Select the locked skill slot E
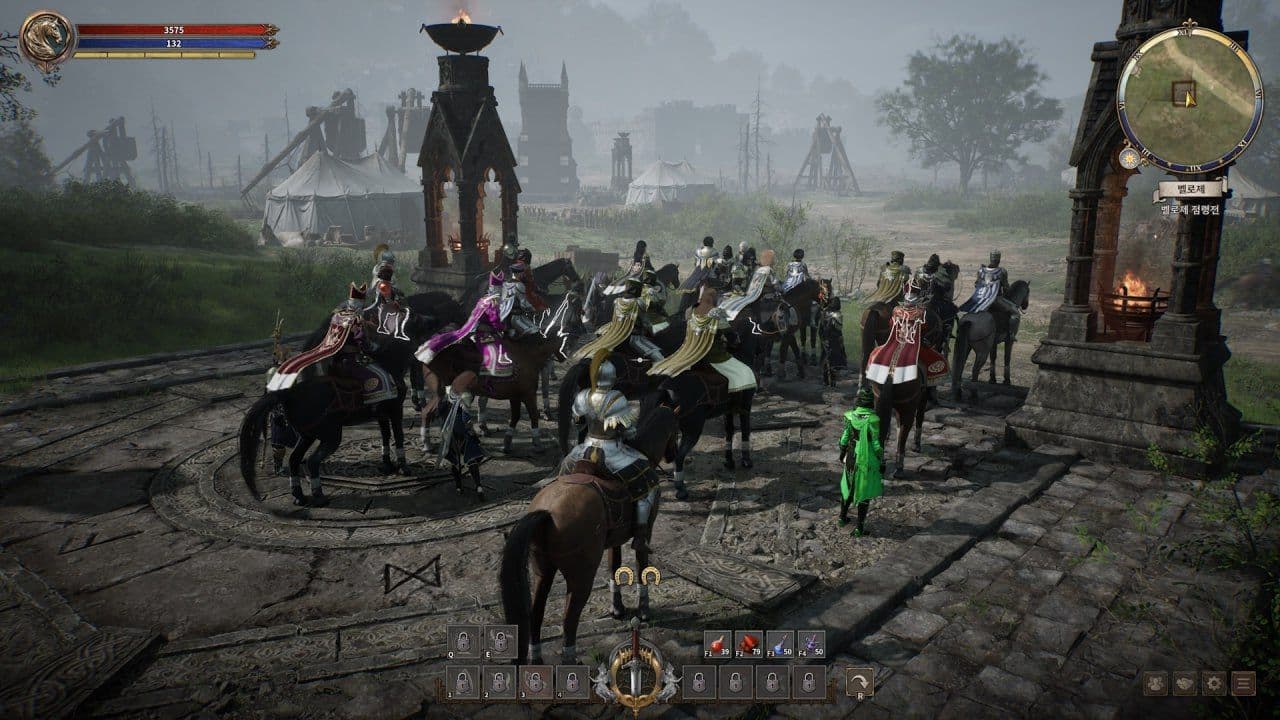The image size is (1280, 720). point(499,641)
